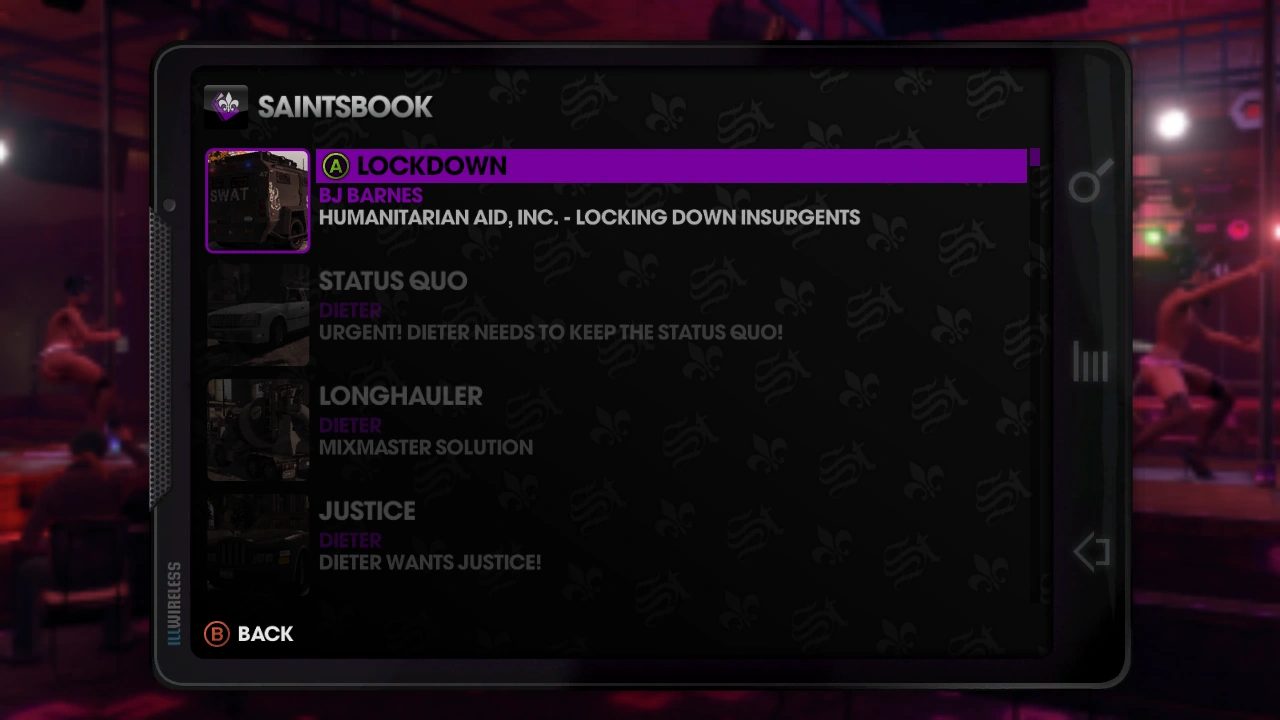Select the Mixmaster Solution description line
Viewport: 1280px width, 720px height.
tap(425, 447)
